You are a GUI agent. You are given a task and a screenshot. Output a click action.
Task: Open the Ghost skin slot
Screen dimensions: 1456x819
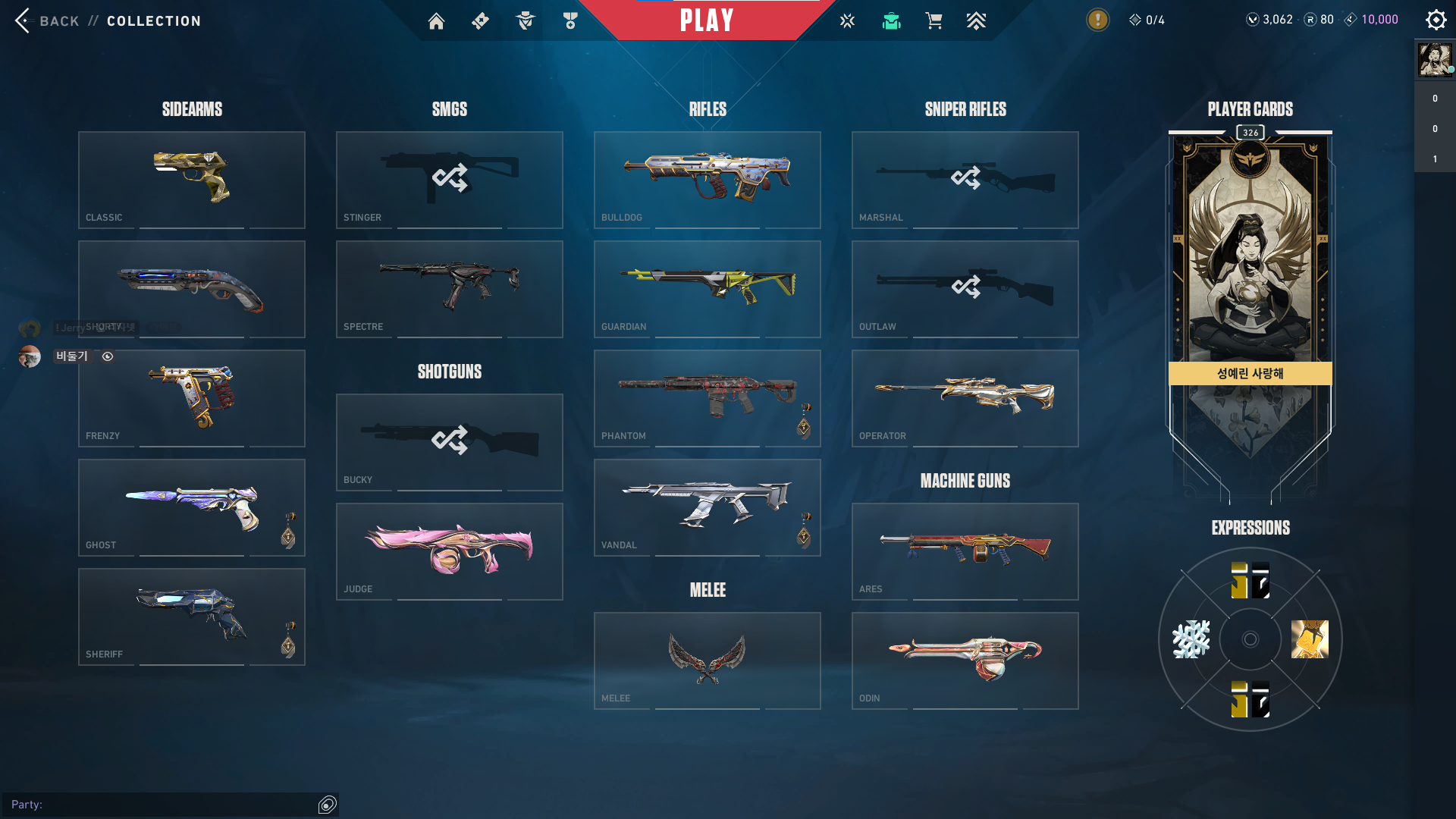(192, 507)
